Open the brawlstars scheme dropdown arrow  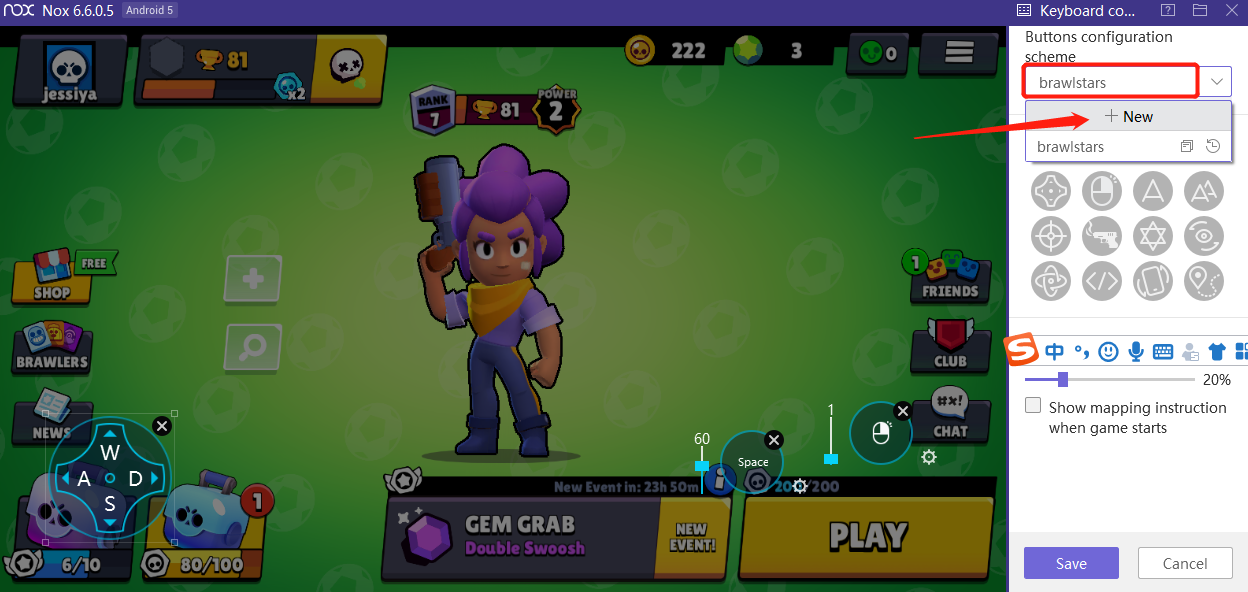(x=1217, y=81)
